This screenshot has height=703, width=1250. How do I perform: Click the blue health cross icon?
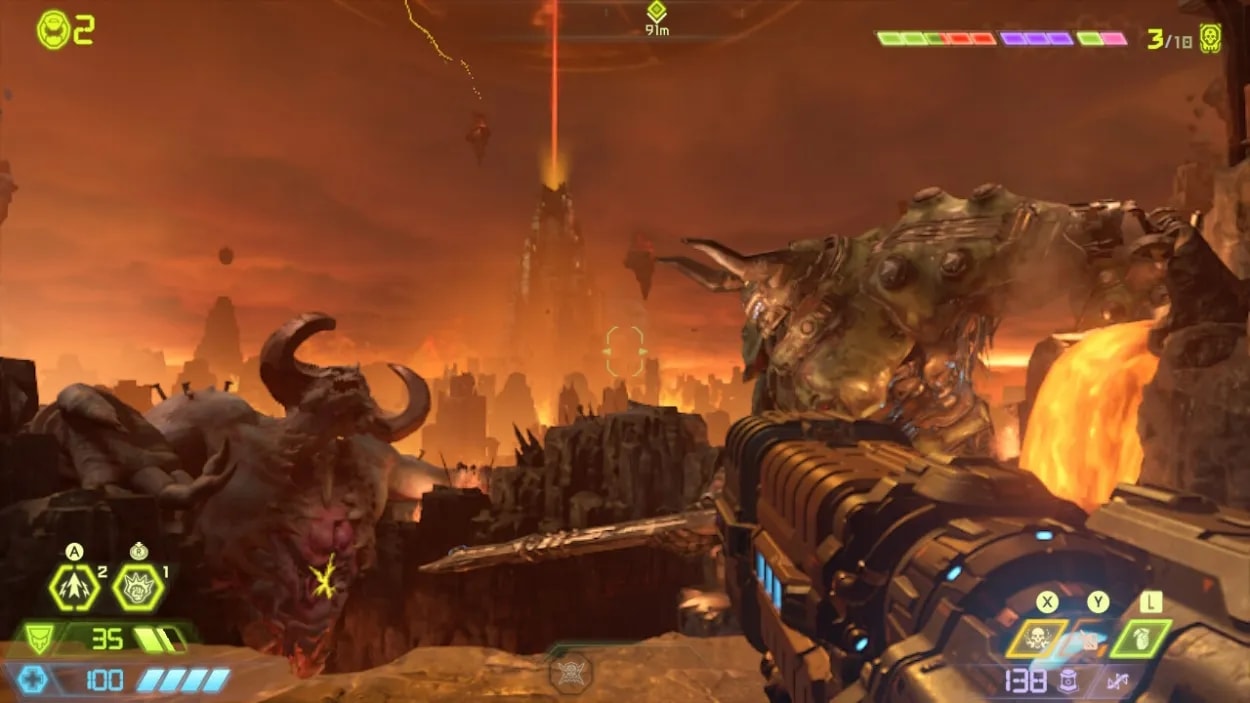tap(31, 680)
